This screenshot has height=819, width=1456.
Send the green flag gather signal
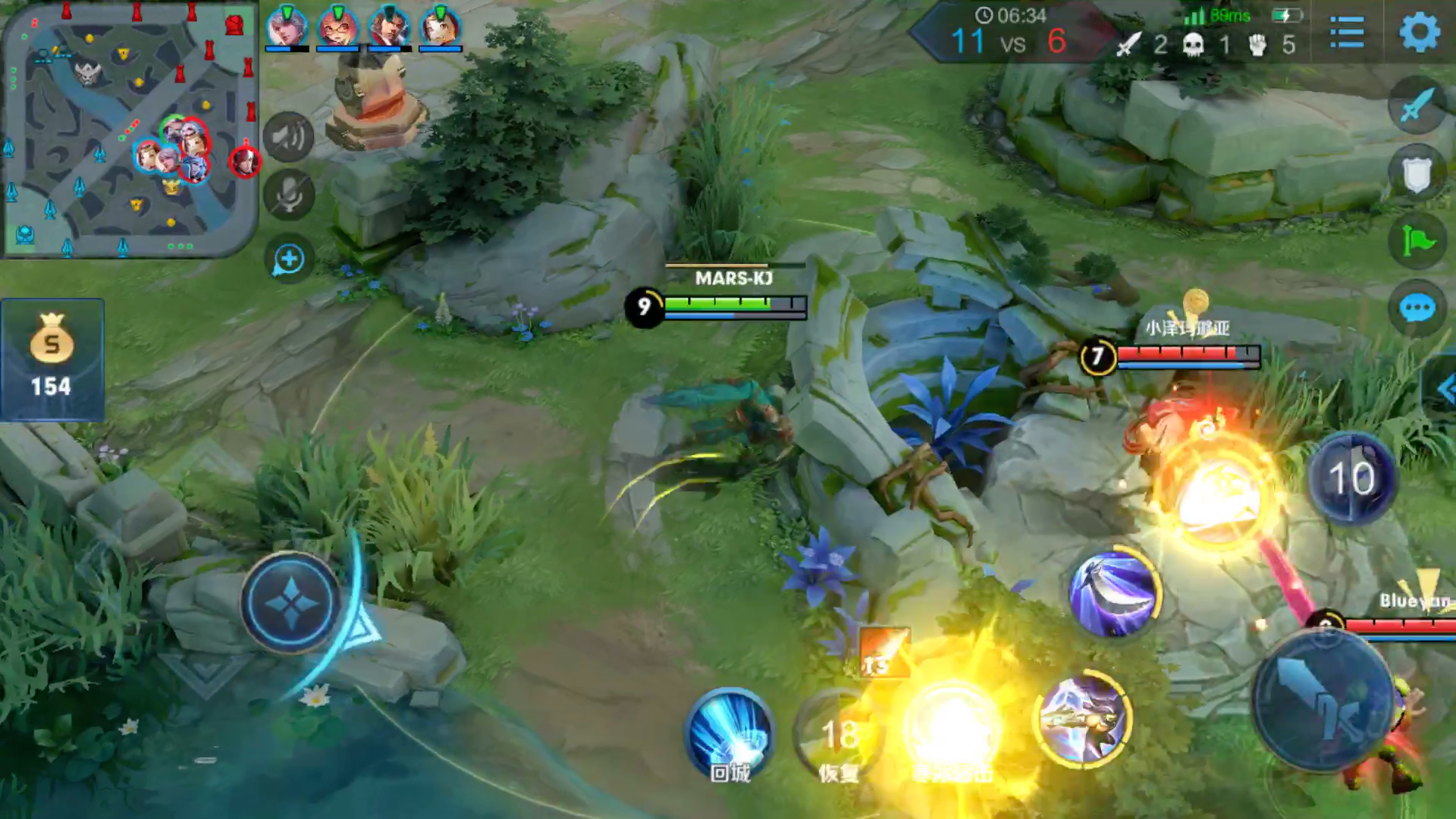tap(1417, 241)
